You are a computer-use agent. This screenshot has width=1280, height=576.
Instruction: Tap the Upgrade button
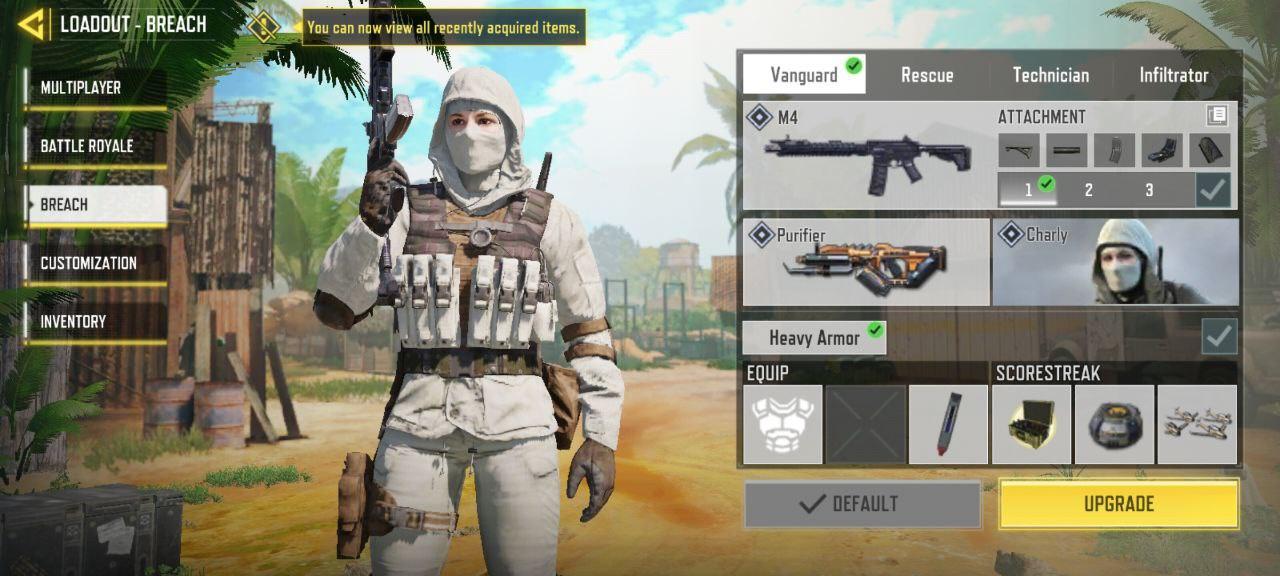[x=1118, y=504]
